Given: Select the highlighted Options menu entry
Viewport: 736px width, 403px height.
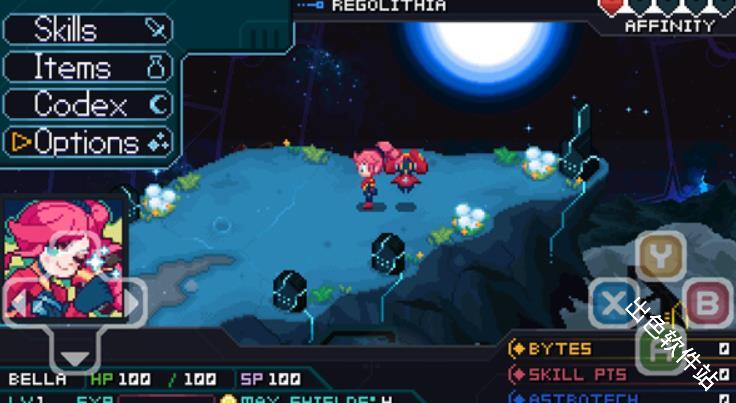Looking at the screenshot, I should [x=88, y=142].
